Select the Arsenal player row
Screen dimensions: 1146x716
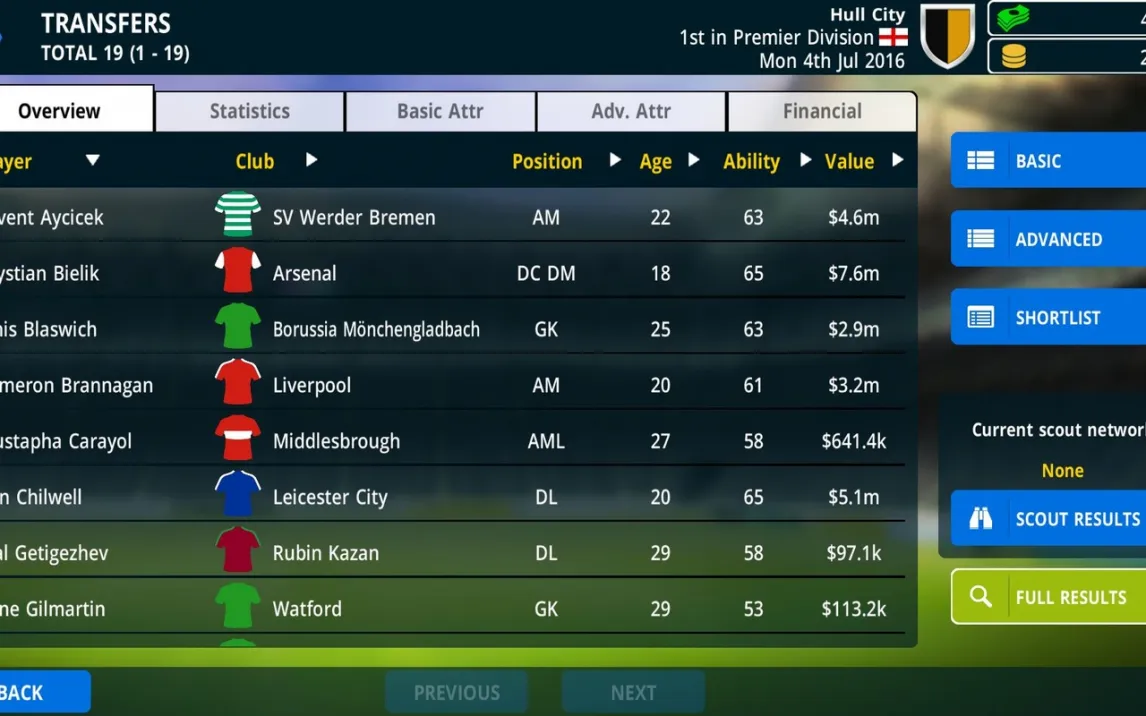[450, 273]
